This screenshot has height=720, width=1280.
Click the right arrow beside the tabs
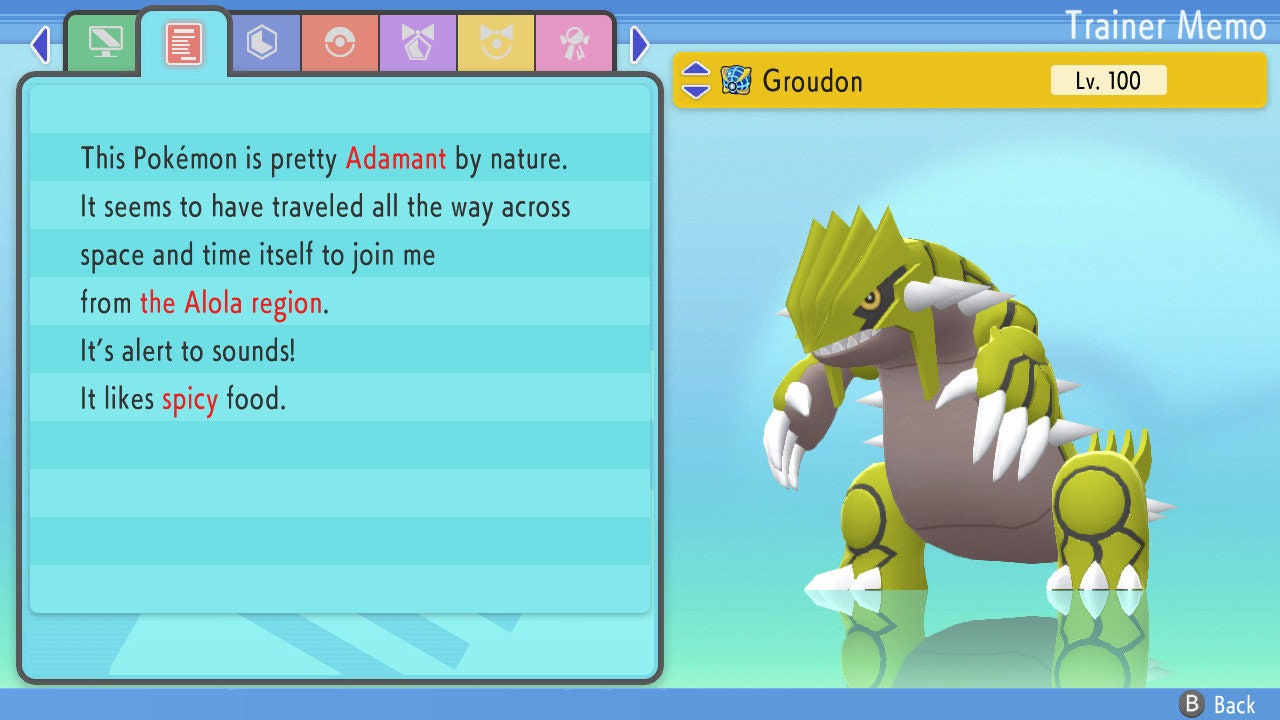640,44
